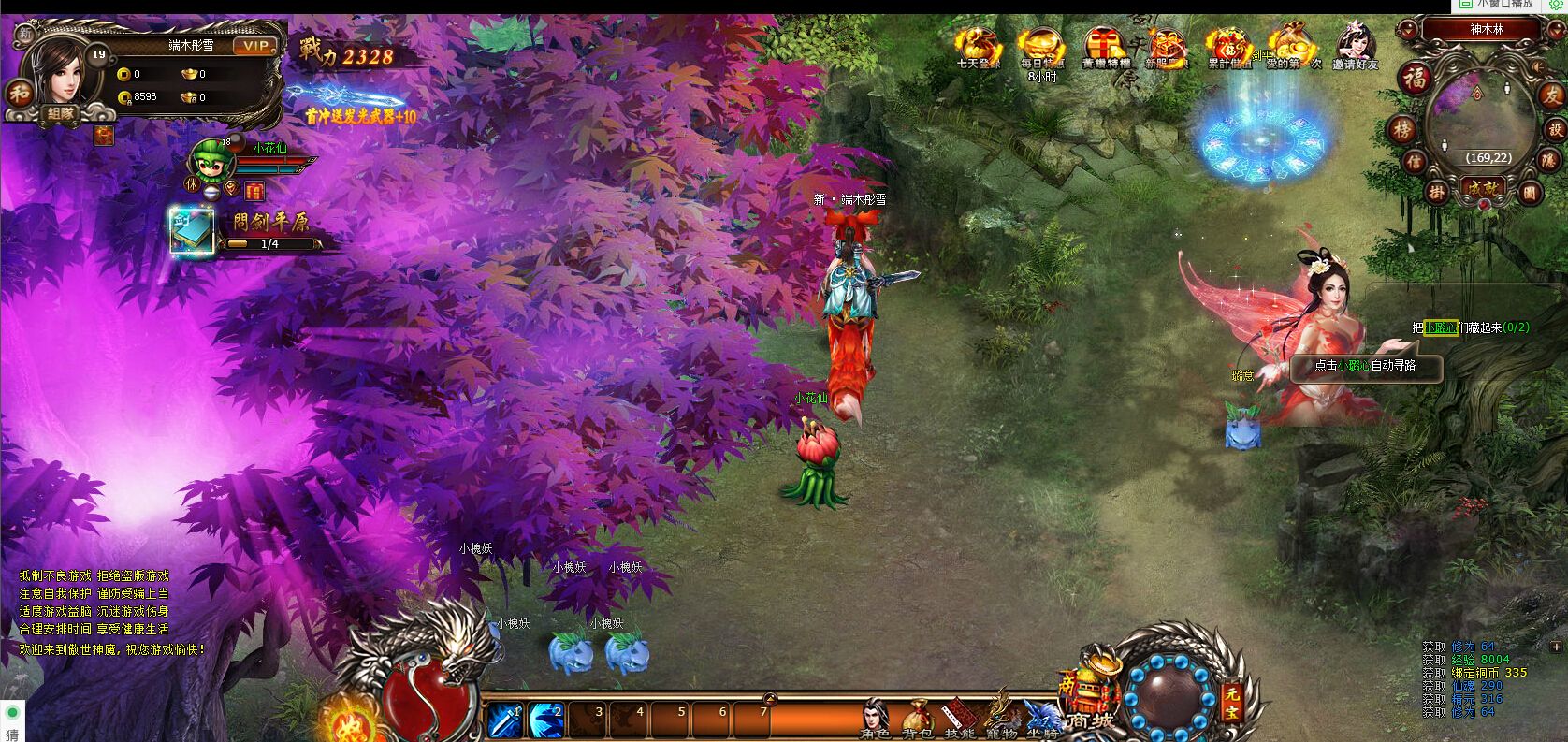Viewport: 1568px width, 742px height.
Task: Open the 友 friends button
Action: (1551, 95)
